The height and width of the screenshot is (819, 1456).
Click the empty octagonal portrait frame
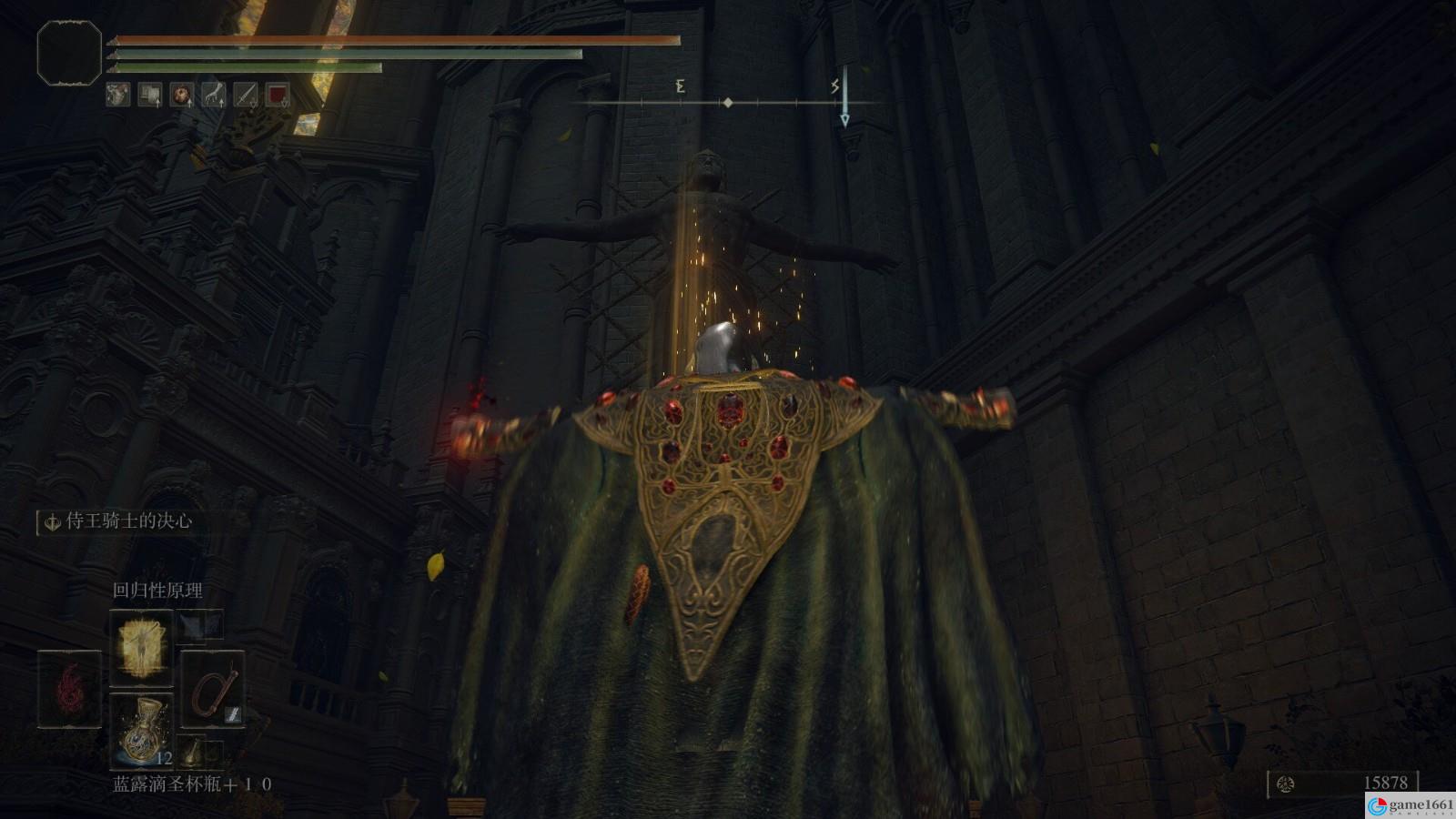point(69,54)
